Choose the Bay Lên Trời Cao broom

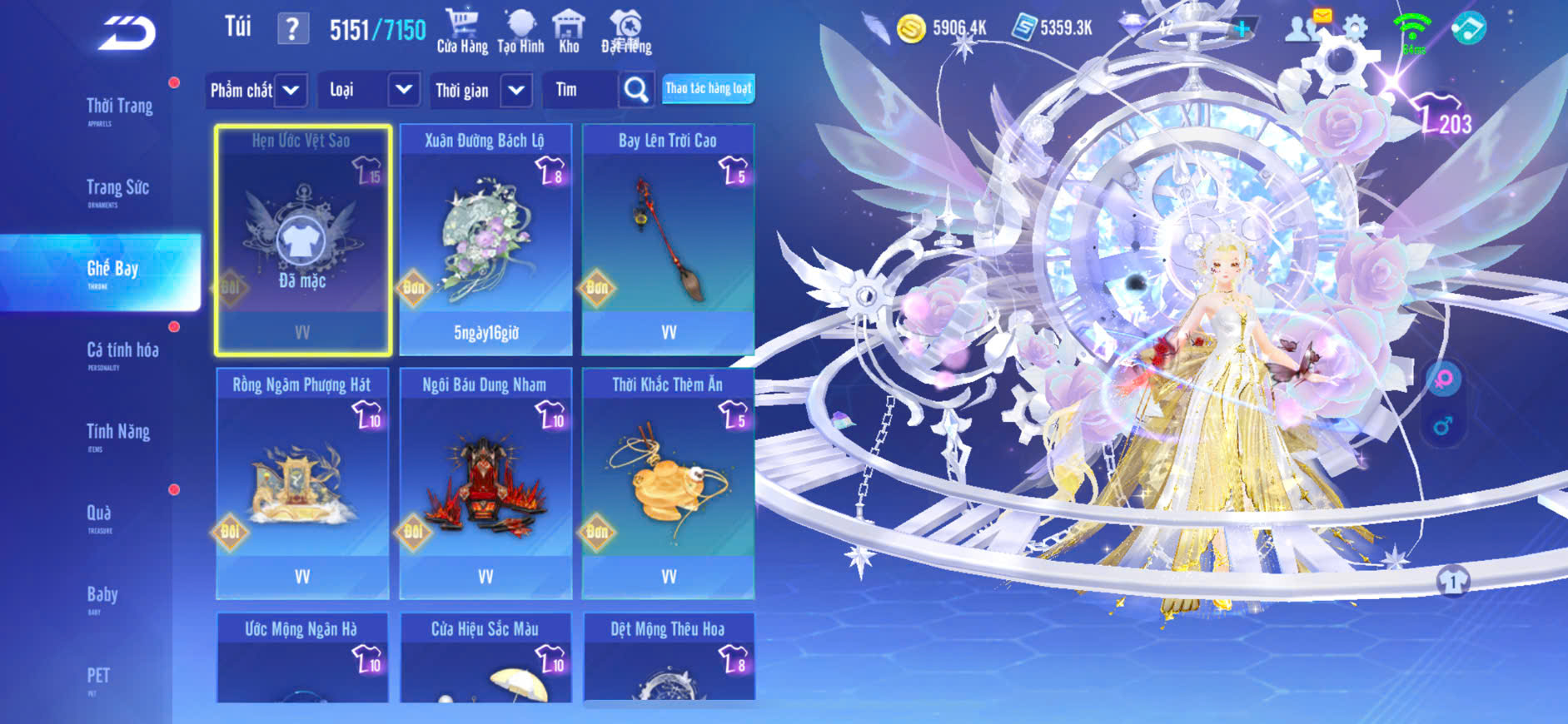(668, 240)
